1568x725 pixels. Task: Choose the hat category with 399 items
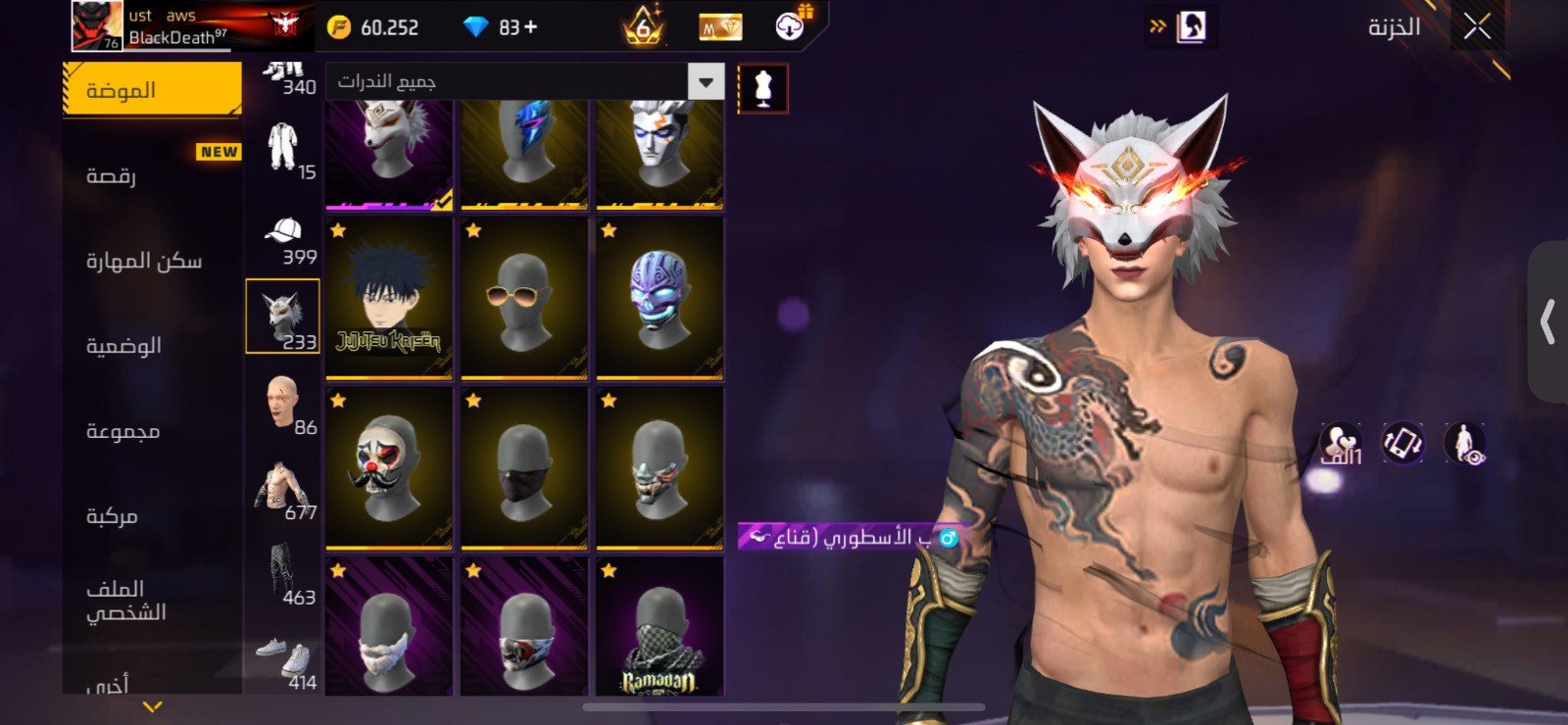pyautogui.click(x=283, y=240)
